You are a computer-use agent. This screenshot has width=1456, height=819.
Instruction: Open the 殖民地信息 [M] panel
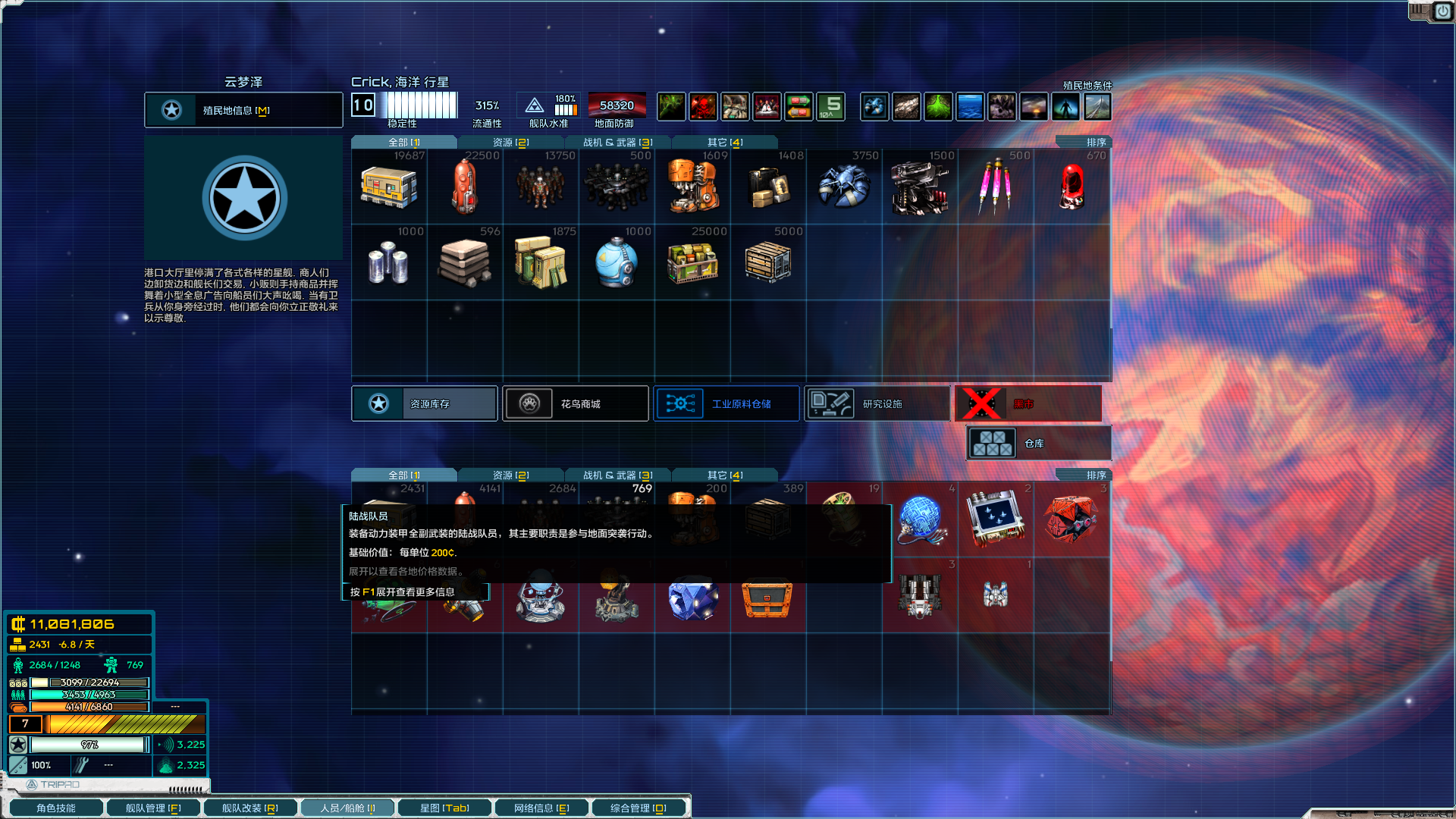tap(243, 110)
